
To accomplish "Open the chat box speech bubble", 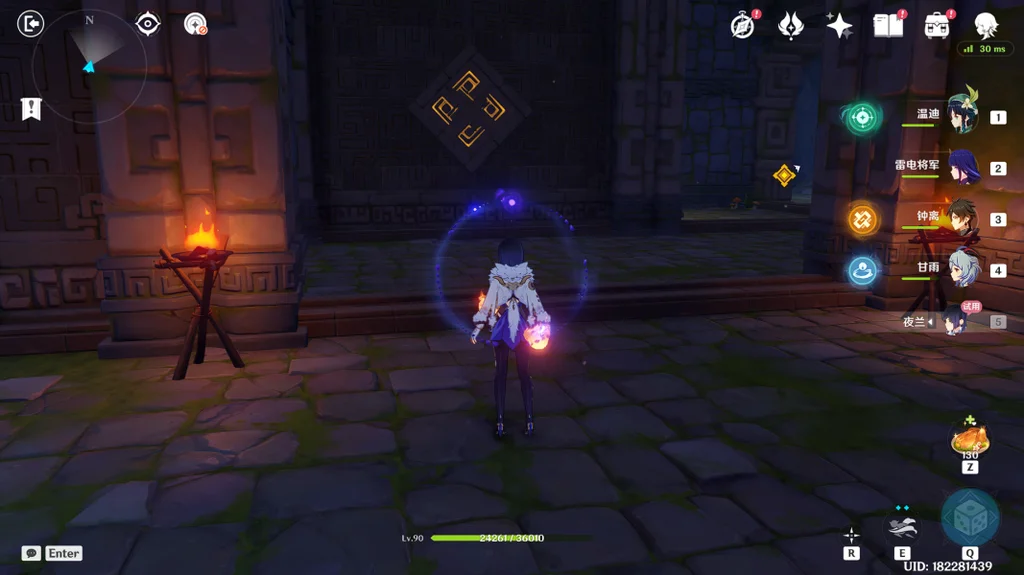I will [32, 553].
